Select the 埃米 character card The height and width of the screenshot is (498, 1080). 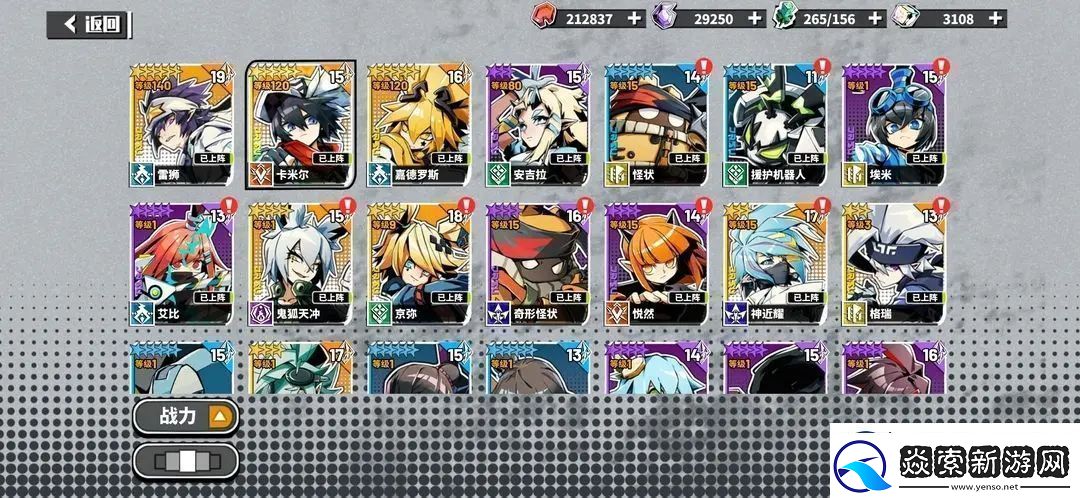coord(893,124)
